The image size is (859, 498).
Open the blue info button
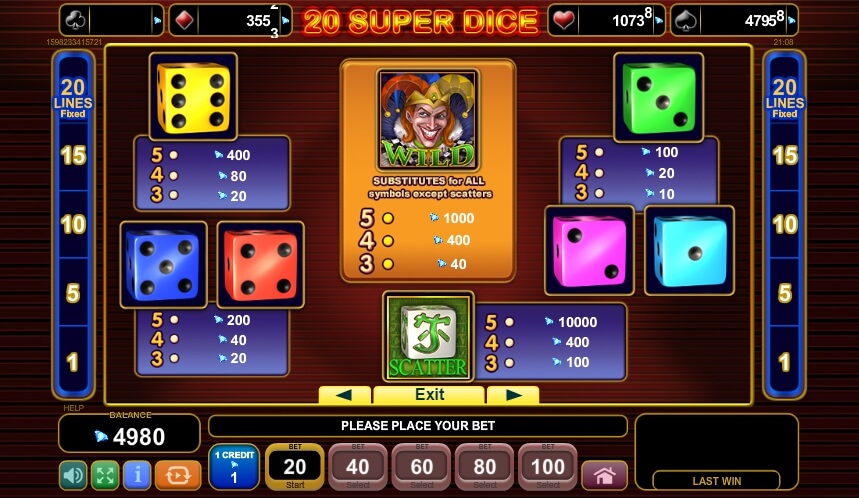tap(137, 473)
